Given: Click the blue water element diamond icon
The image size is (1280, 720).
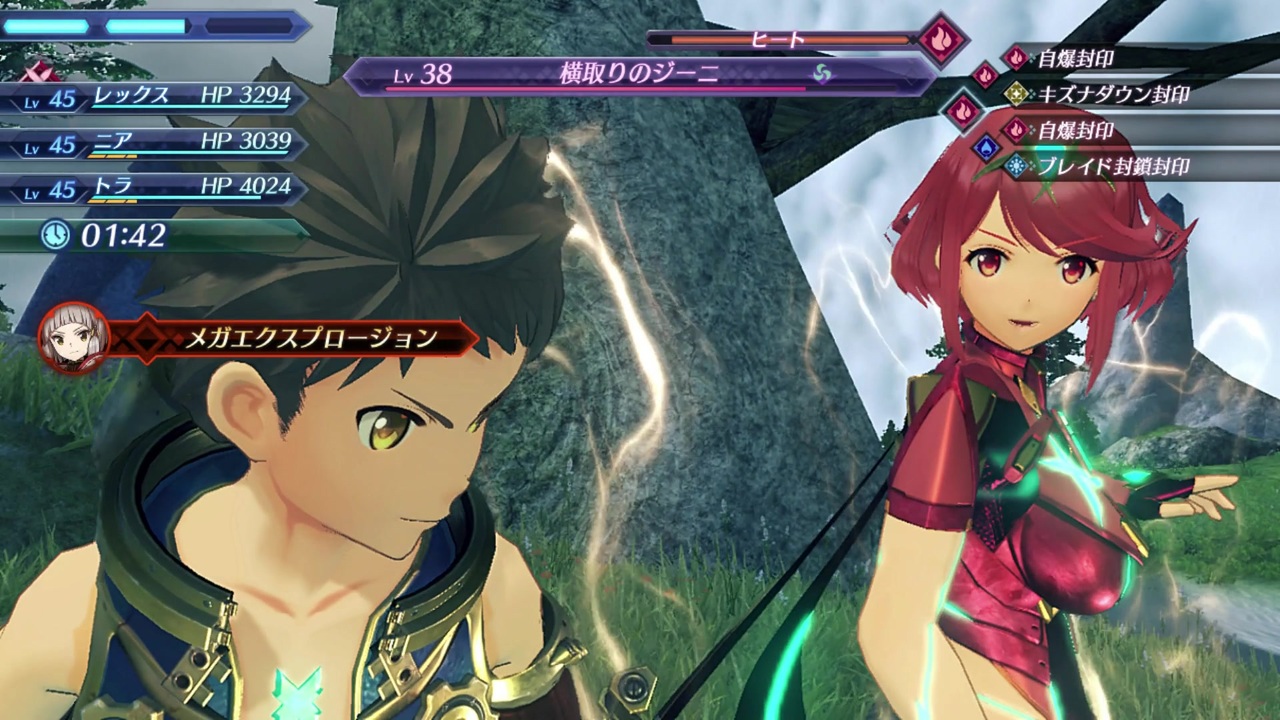Looking at the screenshot, I should point(986,148).
